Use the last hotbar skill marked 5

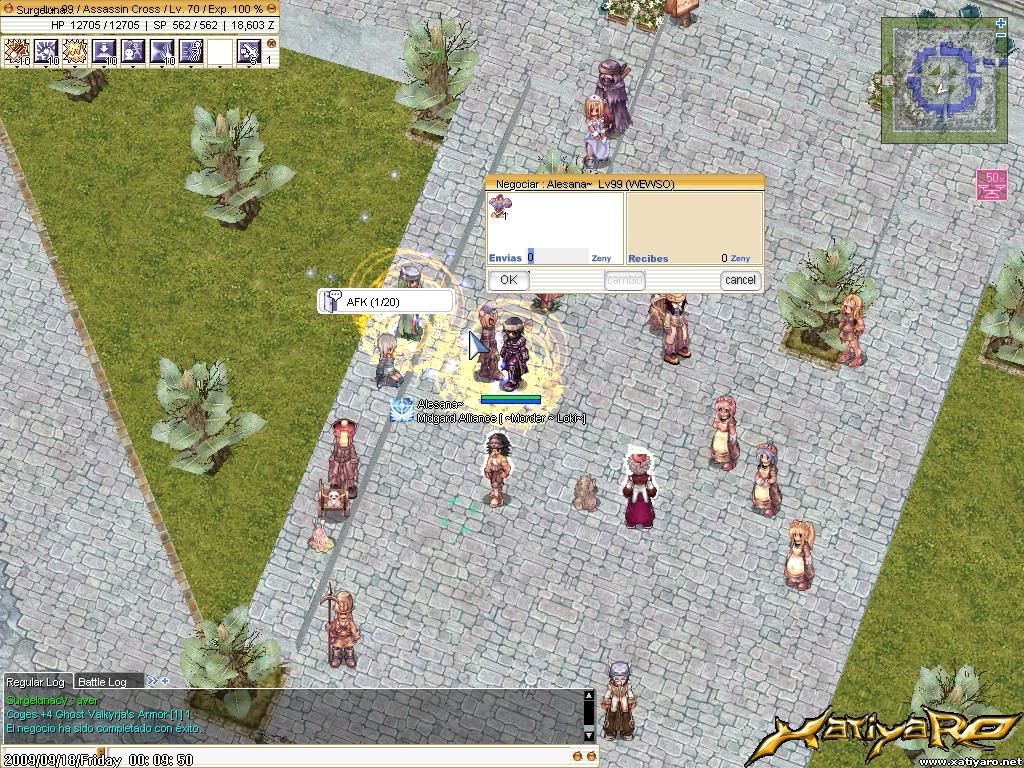tap(249, 51)
